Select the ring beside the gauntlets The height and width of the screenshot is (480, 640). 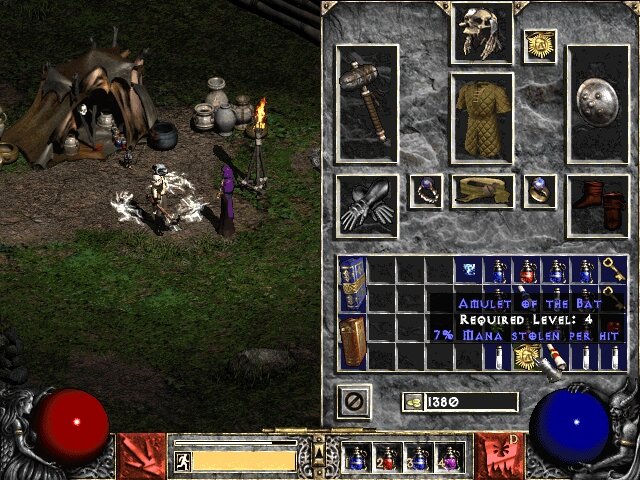click(x=425, y=189)
